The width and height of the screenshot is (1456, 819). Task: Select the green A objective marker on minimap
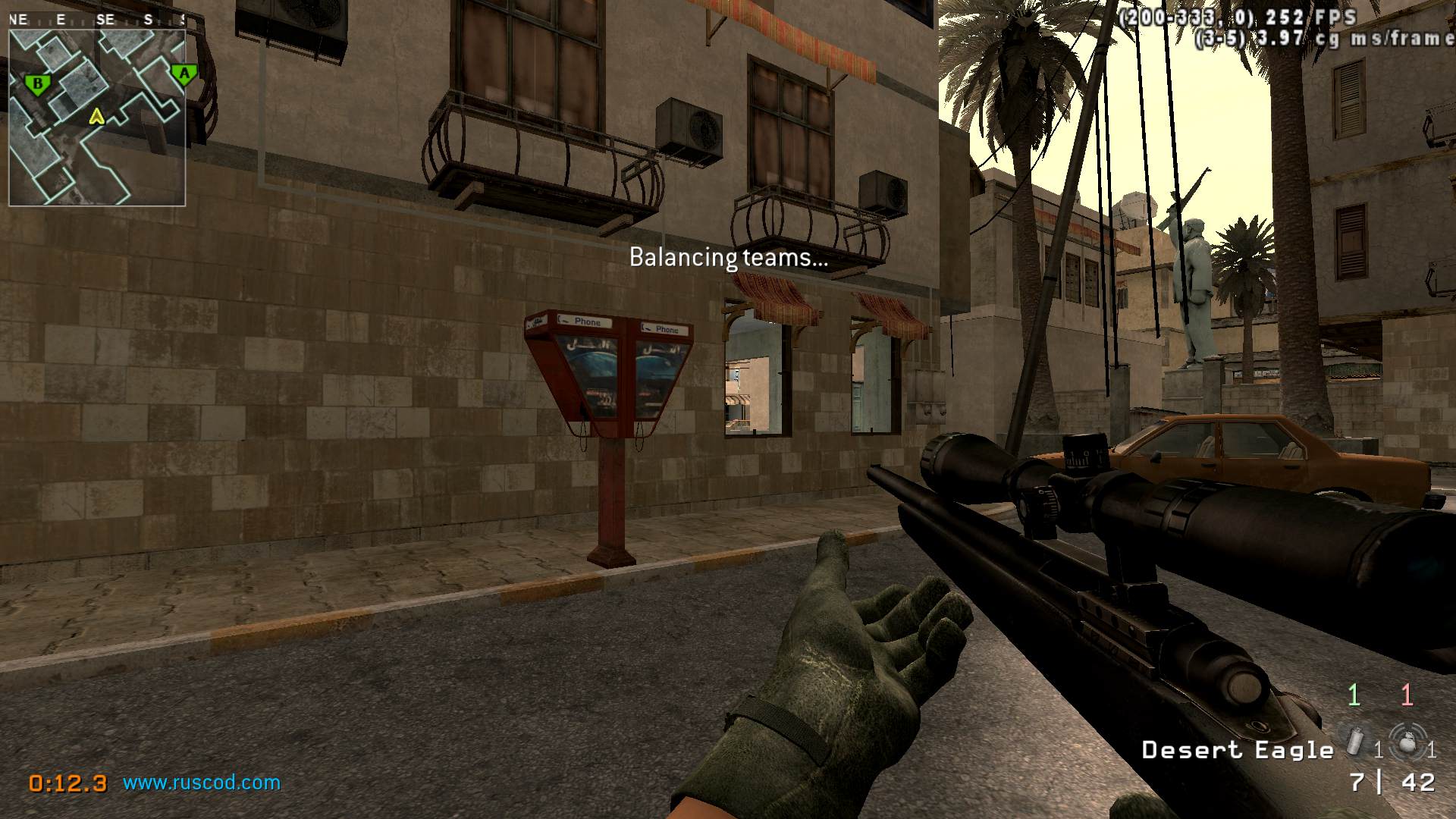[184, 74]
